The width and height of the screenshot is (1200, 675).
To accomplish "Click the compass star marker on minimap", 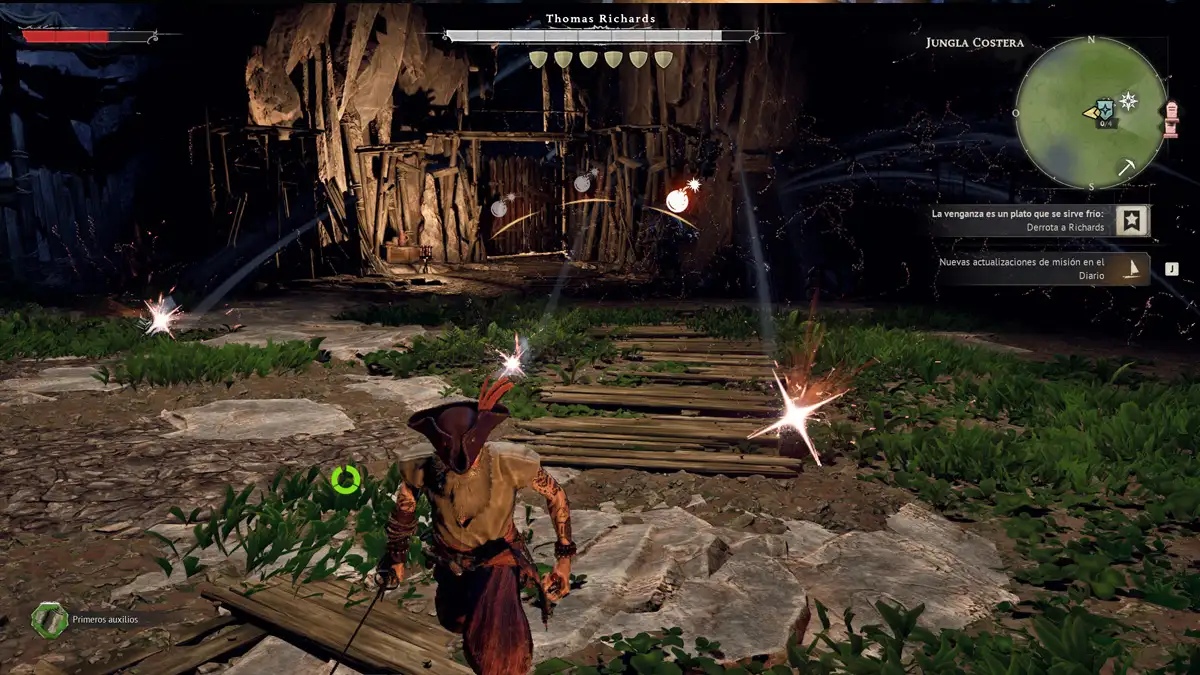I will tap(1128, 100).
